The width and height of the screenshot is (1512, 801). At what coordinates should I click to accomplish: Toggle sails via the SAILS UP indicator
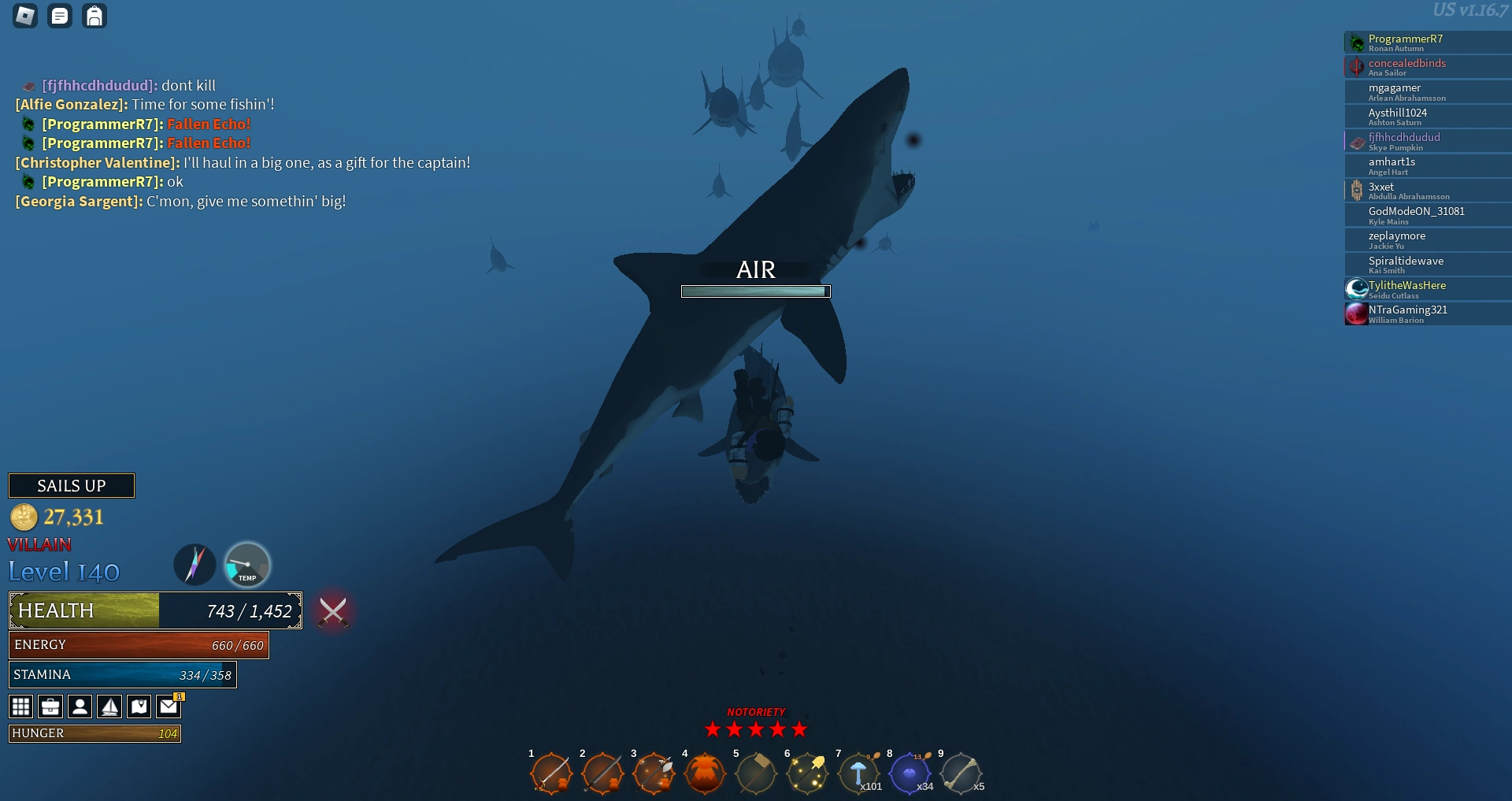tap(72, 485)
